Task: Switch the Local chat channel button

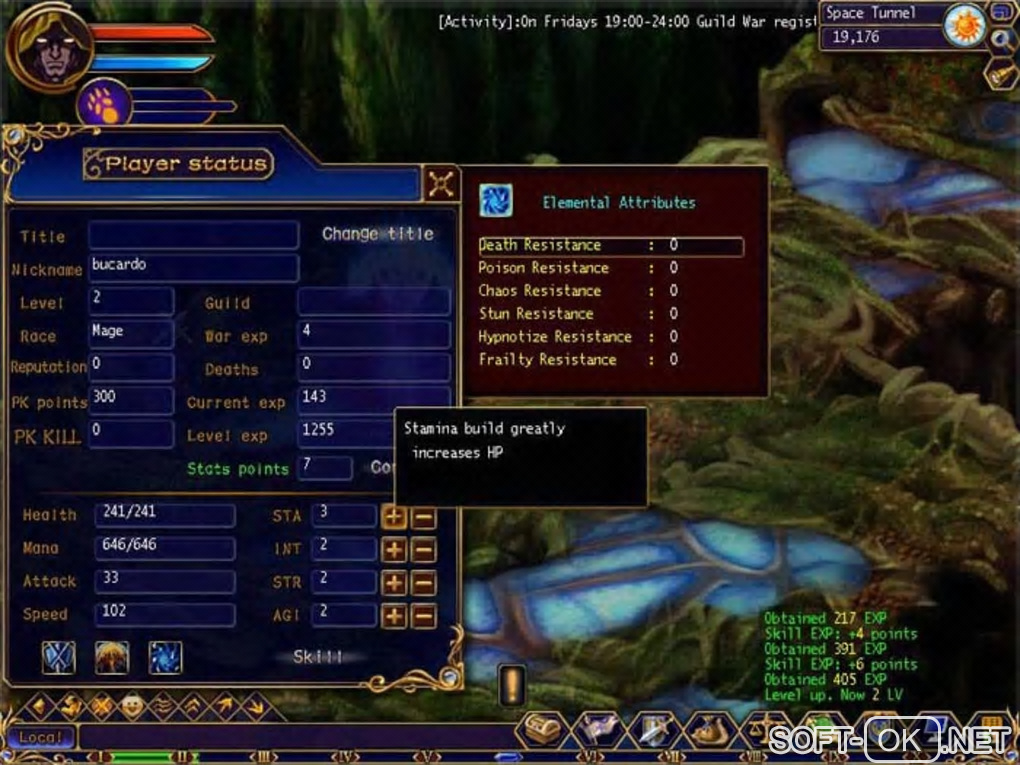Action: 42,738
